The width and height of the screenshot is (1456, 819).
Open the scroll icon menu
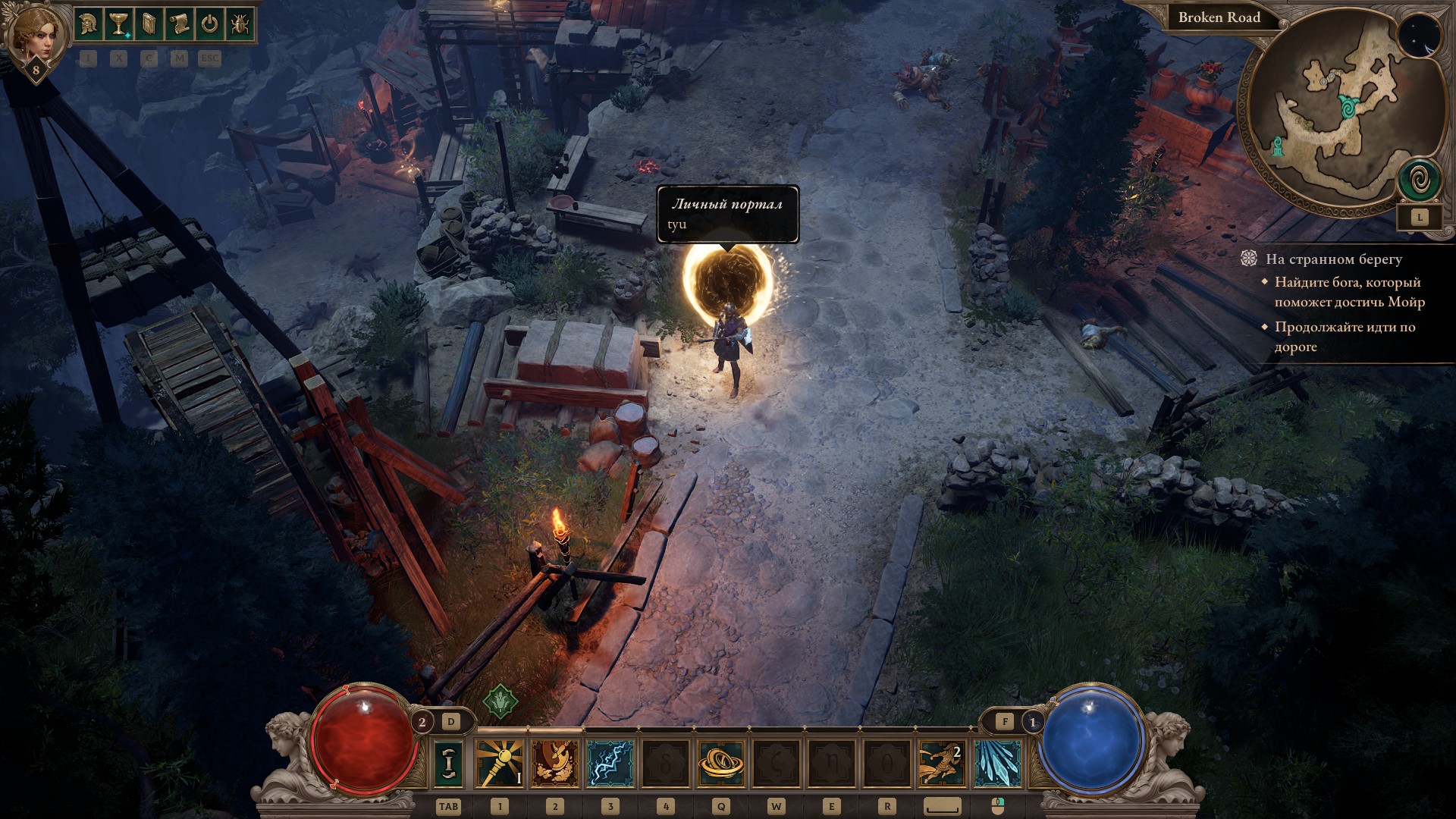[x=179, y=24]
